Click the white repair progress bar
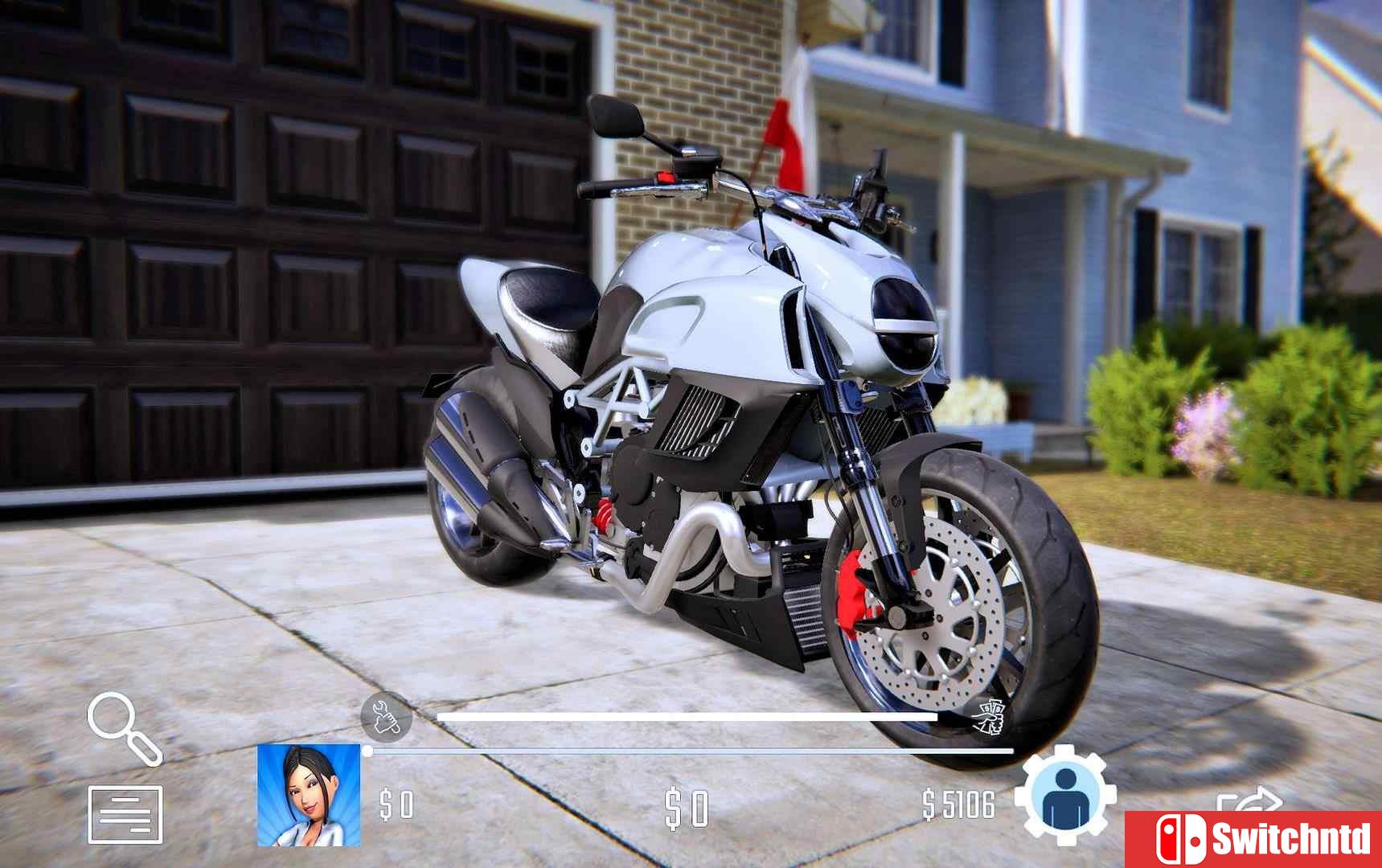Viewport: 1382px width, 868px height. click(x=691, y=714)
